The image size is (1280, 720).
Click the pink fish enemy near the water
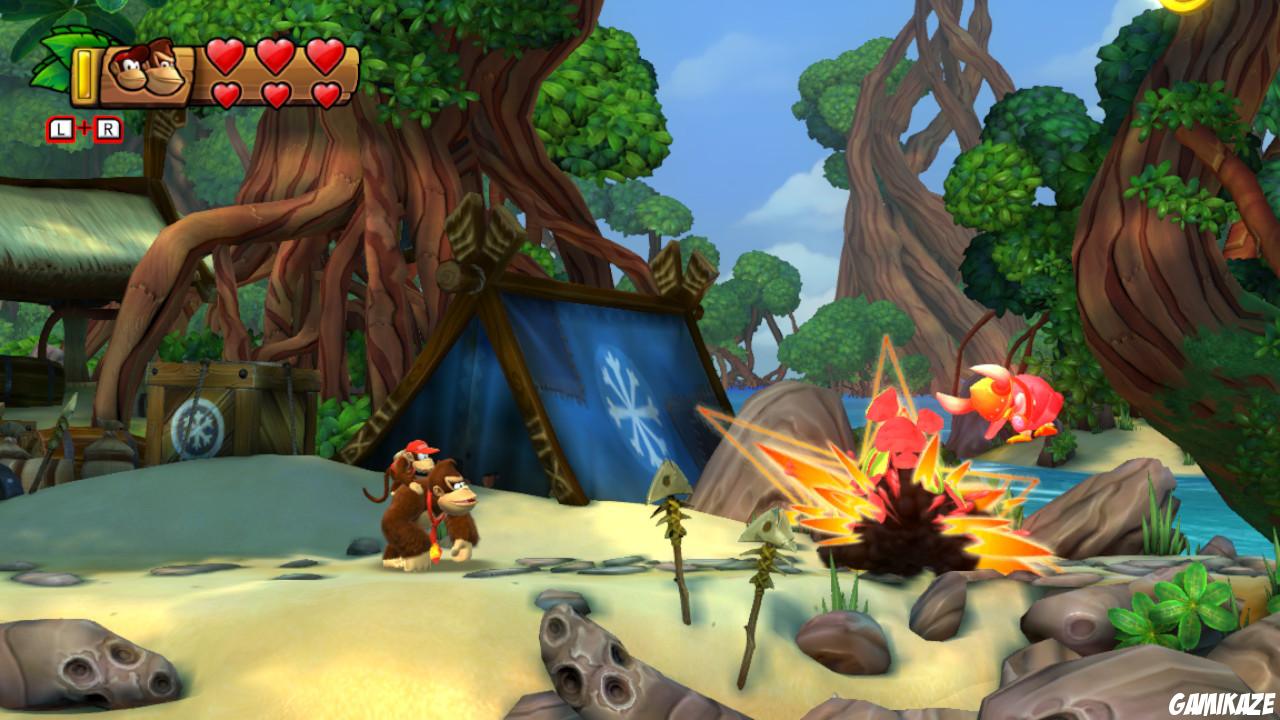coord(1010,400)
